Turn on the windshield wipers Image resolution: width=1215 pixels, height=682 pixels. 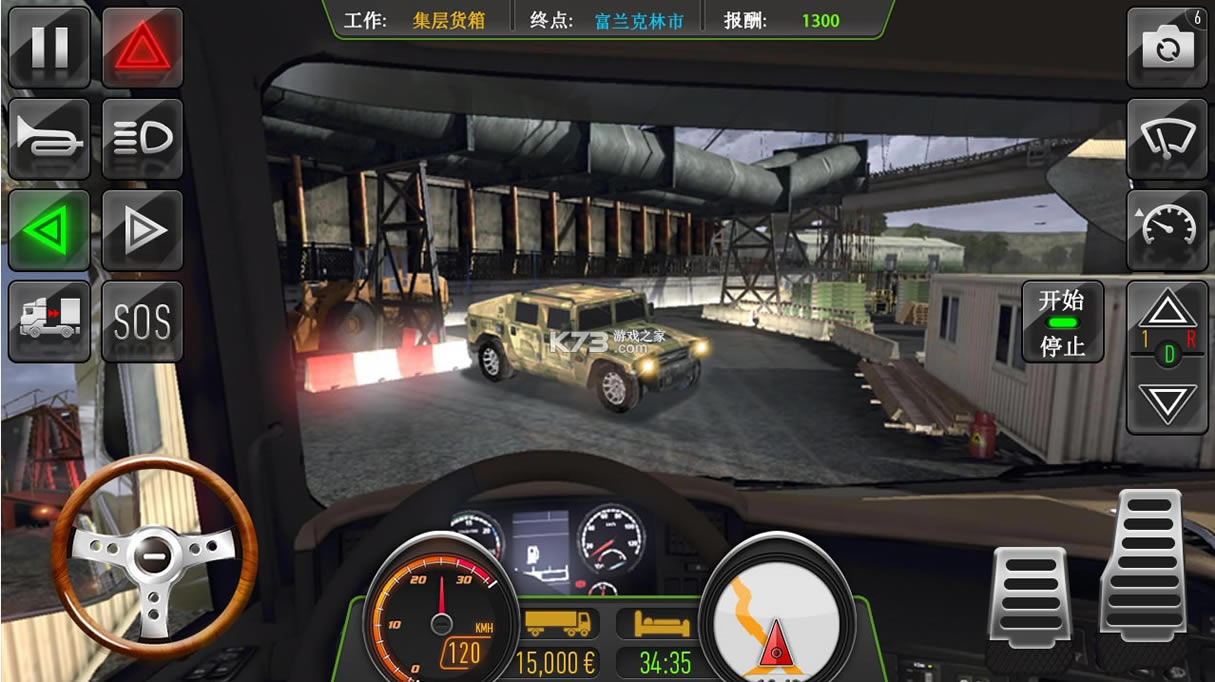pyautogui.click(x=1167, y=139)
